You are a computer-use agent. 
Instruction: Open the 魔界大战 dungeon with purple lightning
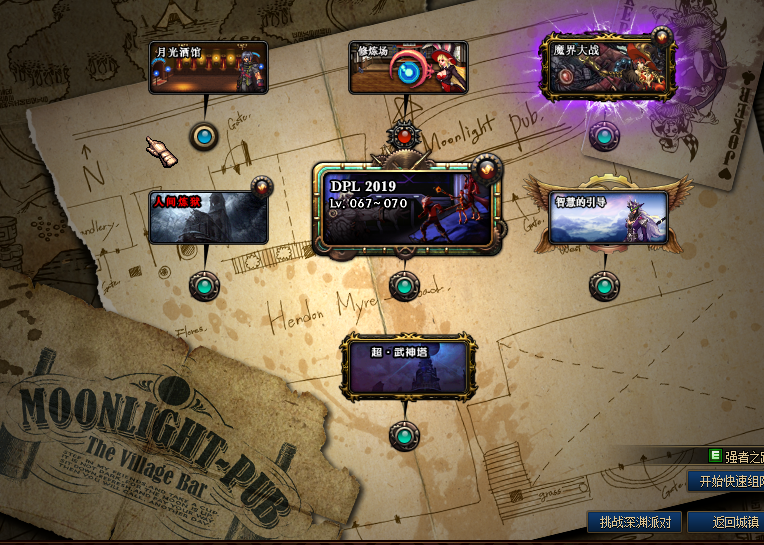point(606,66)
